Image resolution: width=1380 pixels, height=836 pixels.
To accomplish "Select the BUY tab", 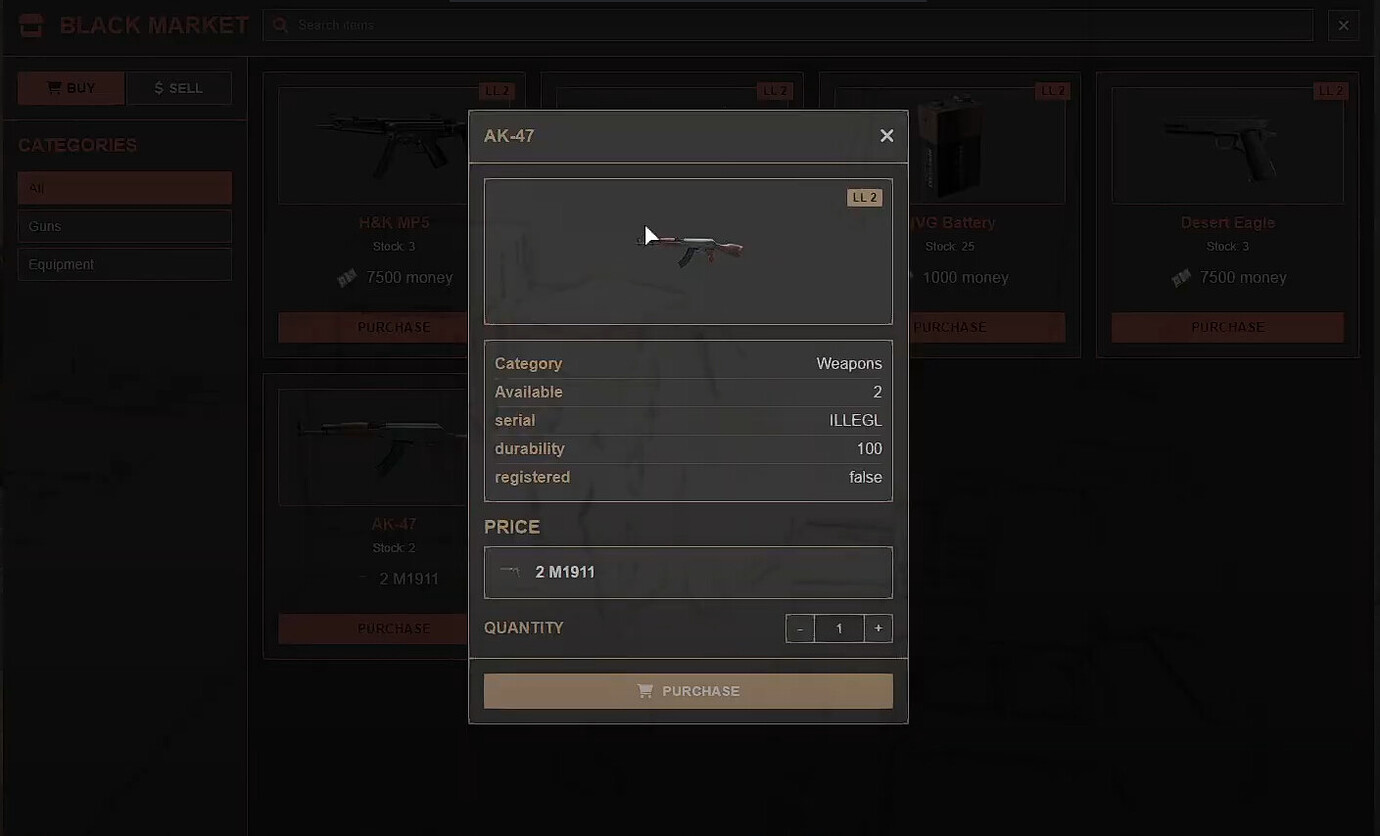I will pos(70,87).
